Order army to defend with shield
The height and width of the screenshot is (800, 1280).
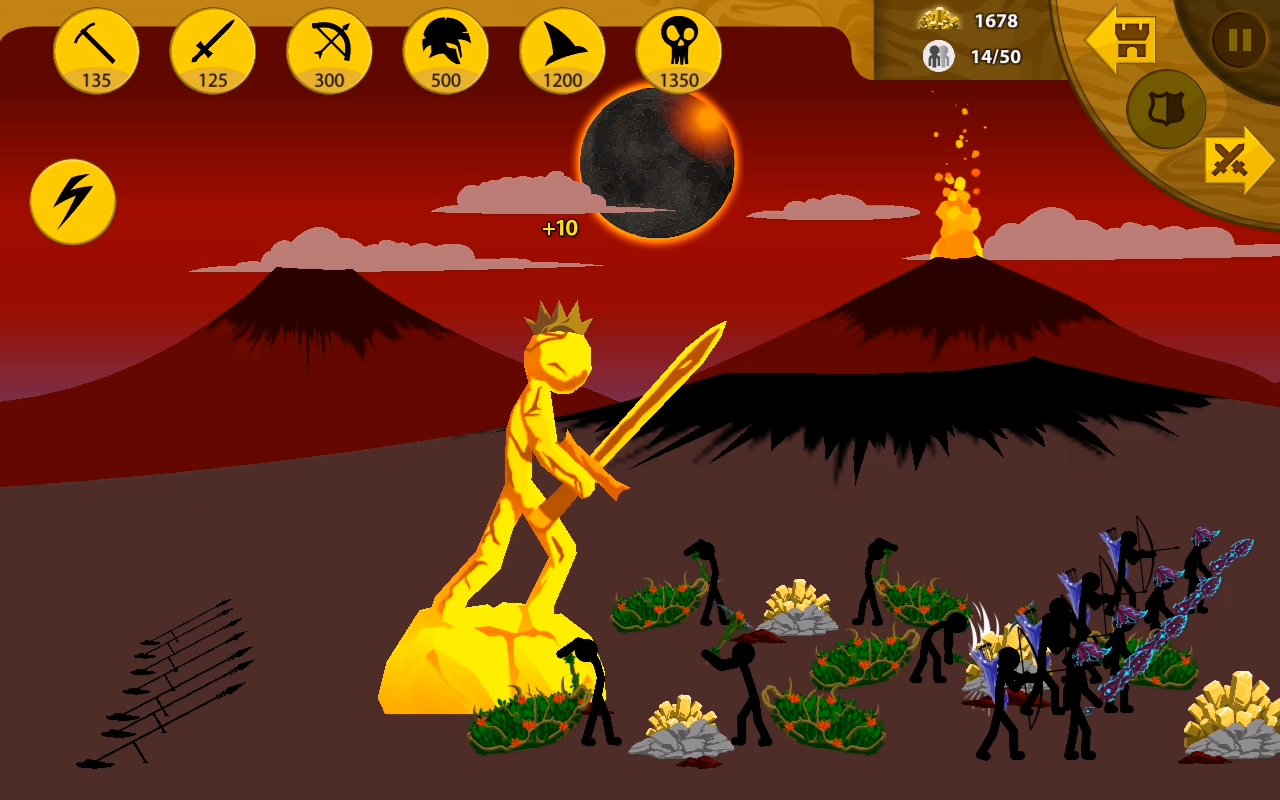[1166, 109]
